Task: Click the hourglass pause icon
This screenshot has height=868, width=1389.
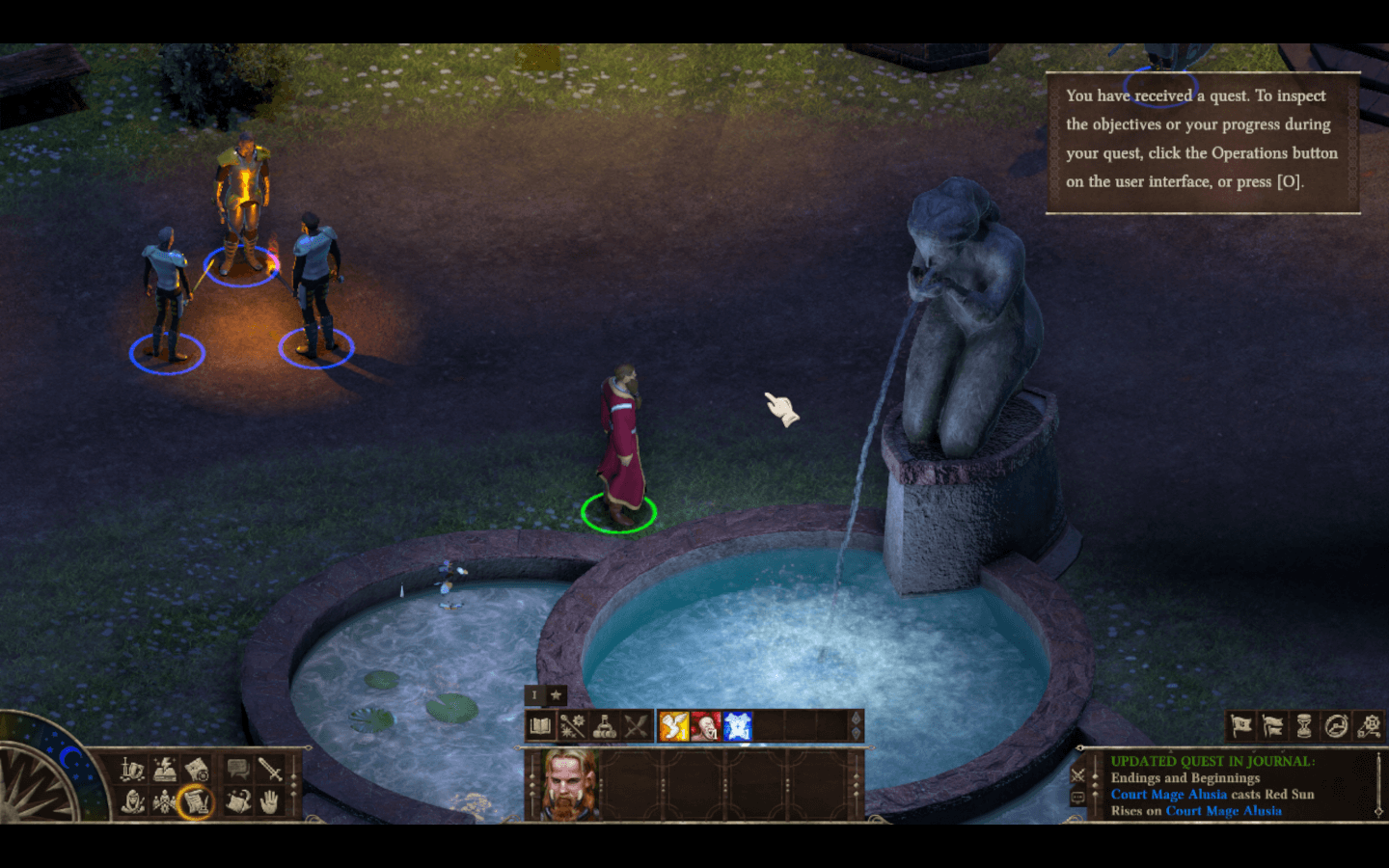Action: click(x=1304, y=725)
